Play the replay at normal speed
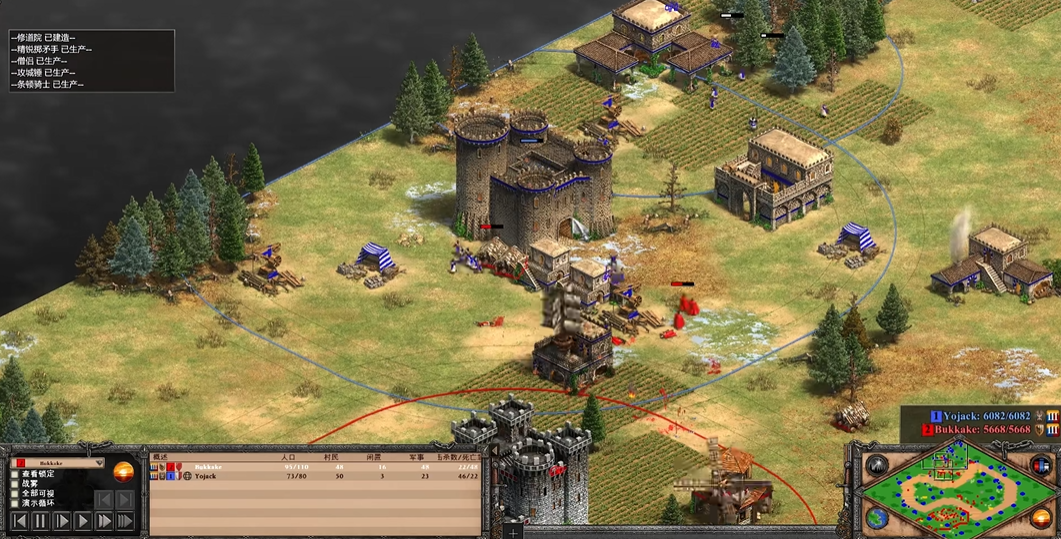This screenshot has width=1061, height=539. [x=83, y=521]
